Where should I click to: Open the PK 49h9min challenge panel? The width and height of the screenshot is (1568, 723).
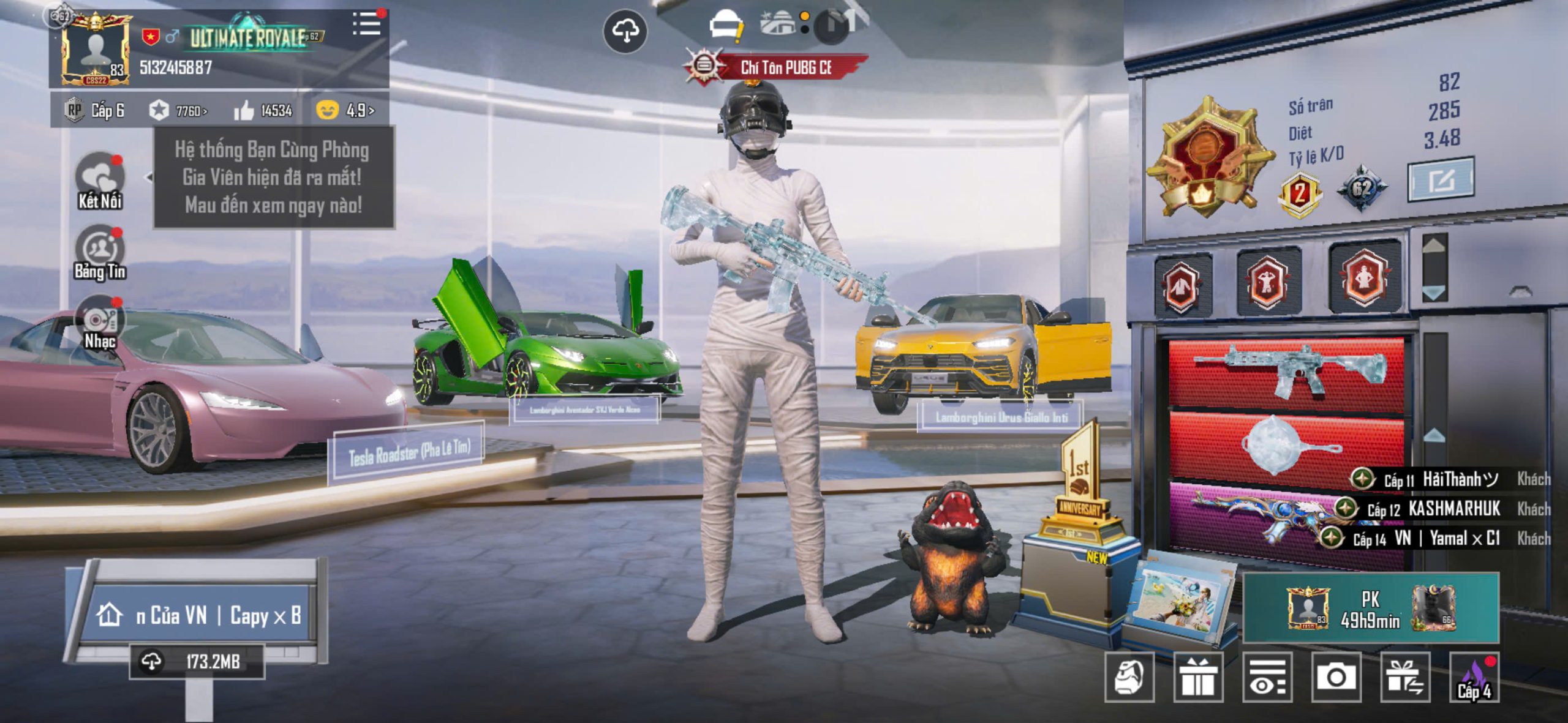pos(1371,608)
